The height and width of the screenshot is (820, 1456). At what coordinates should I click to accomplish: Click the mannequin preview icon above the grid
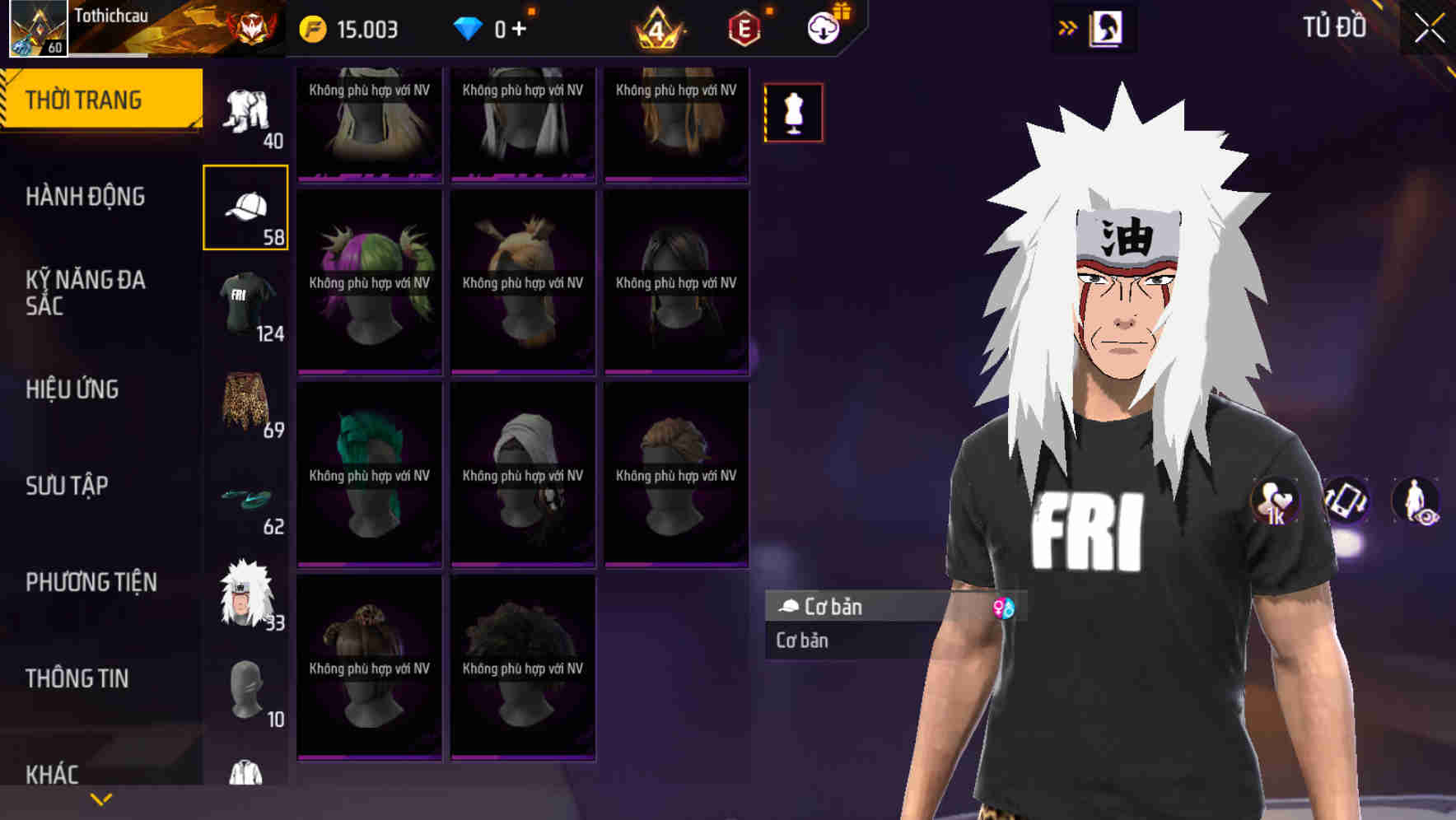click(x=793, y=113)
